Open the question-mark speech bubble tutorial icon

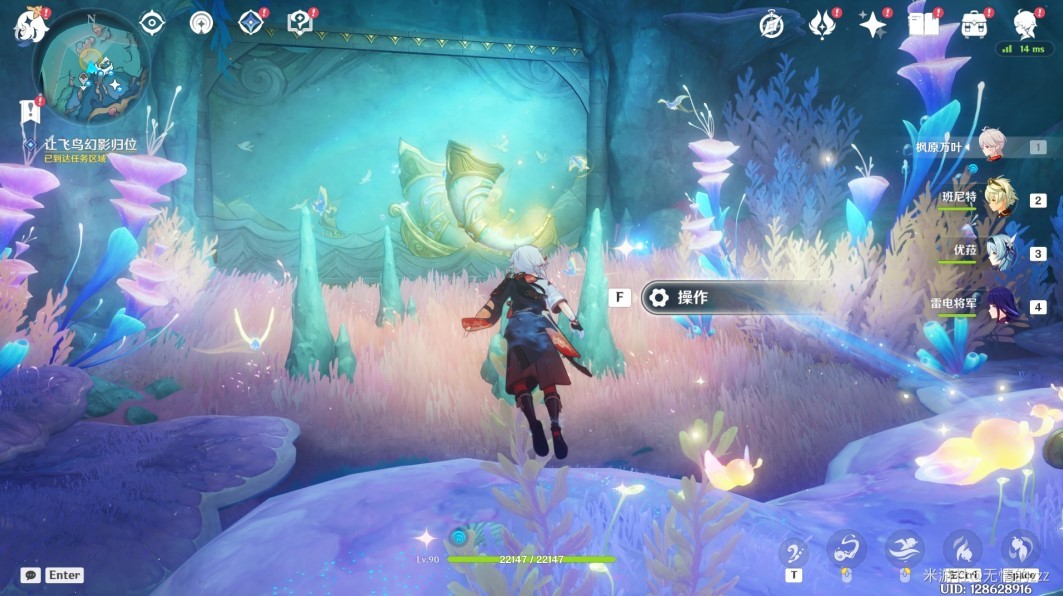pyautogui.click(x=299, y=22)
